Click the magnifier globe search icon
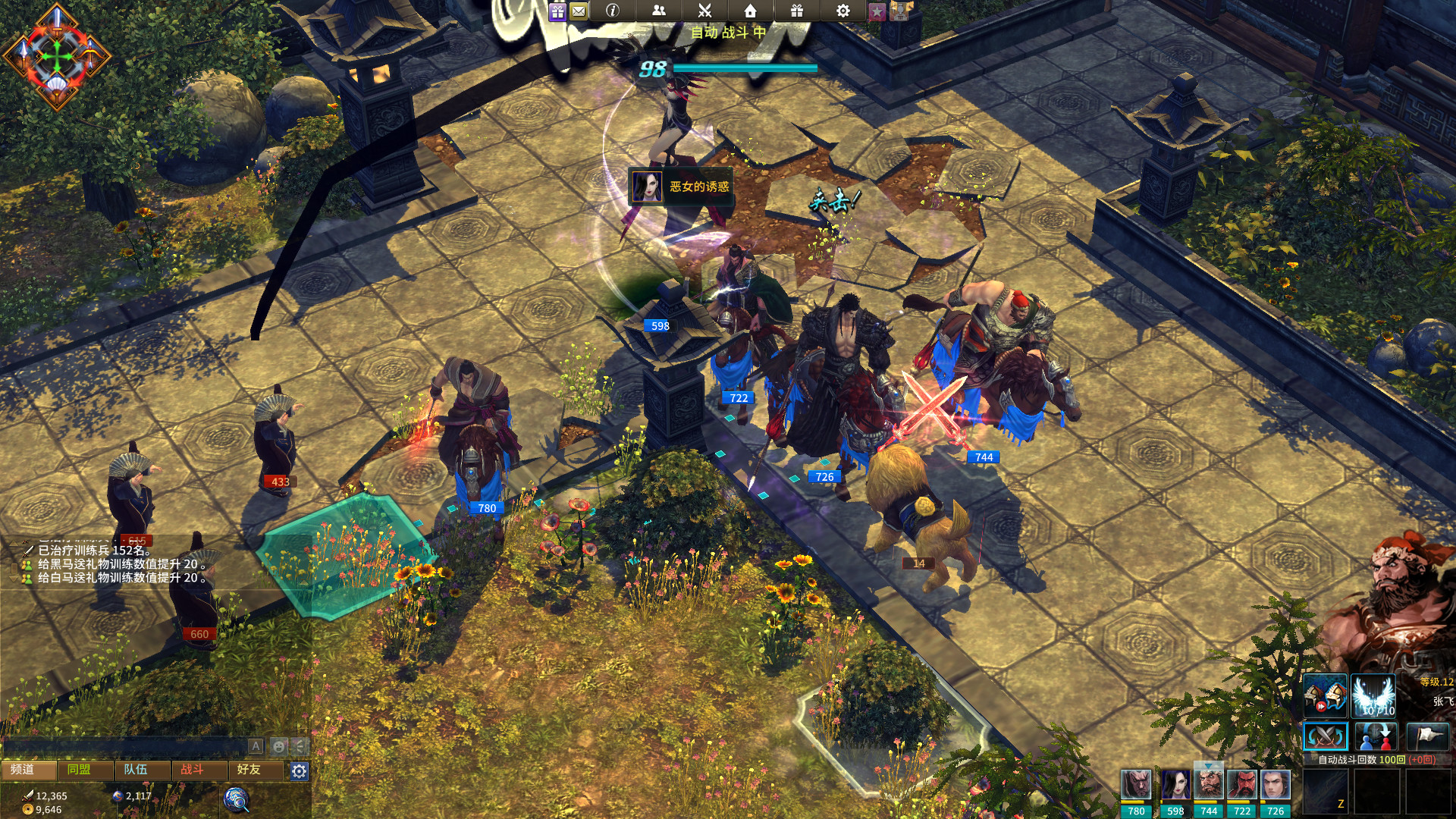This screenshot has width=1456, height=819. [x=235, y=801]
